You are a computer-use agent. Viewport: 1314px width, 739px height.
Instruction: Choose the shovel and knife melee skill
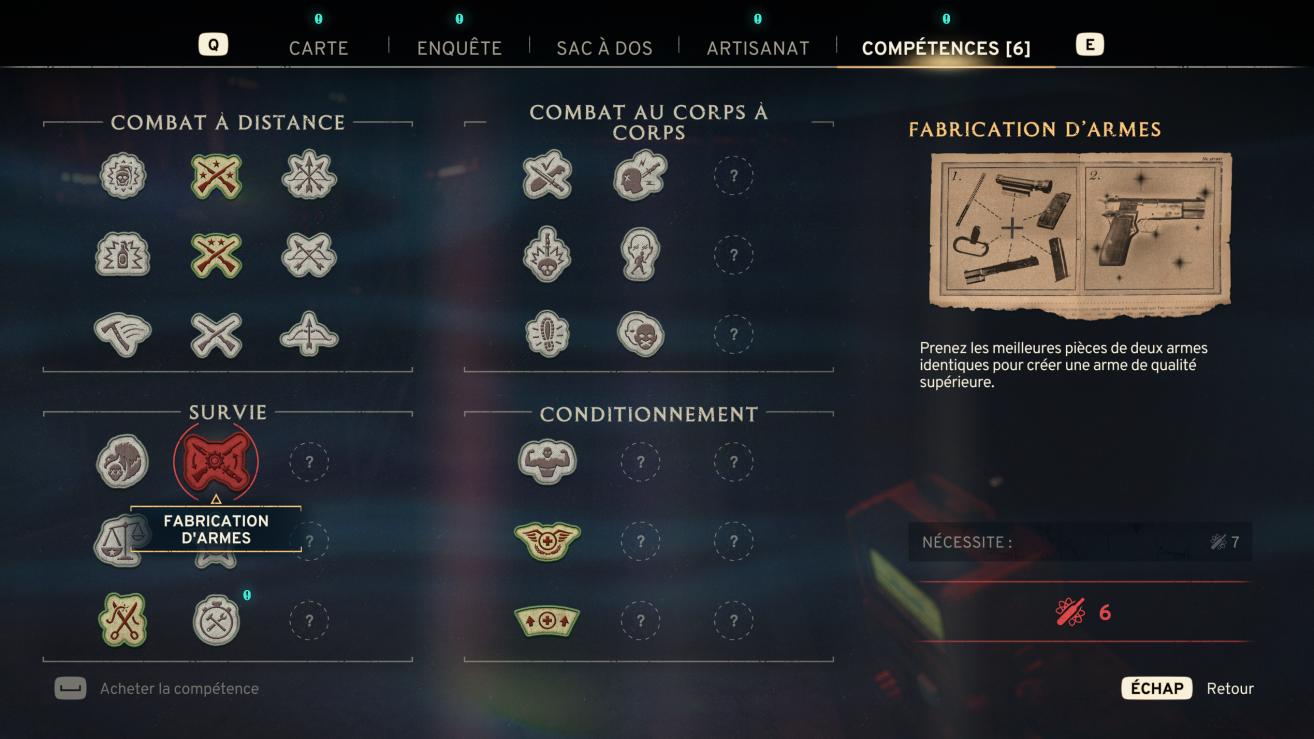(547, 176)
